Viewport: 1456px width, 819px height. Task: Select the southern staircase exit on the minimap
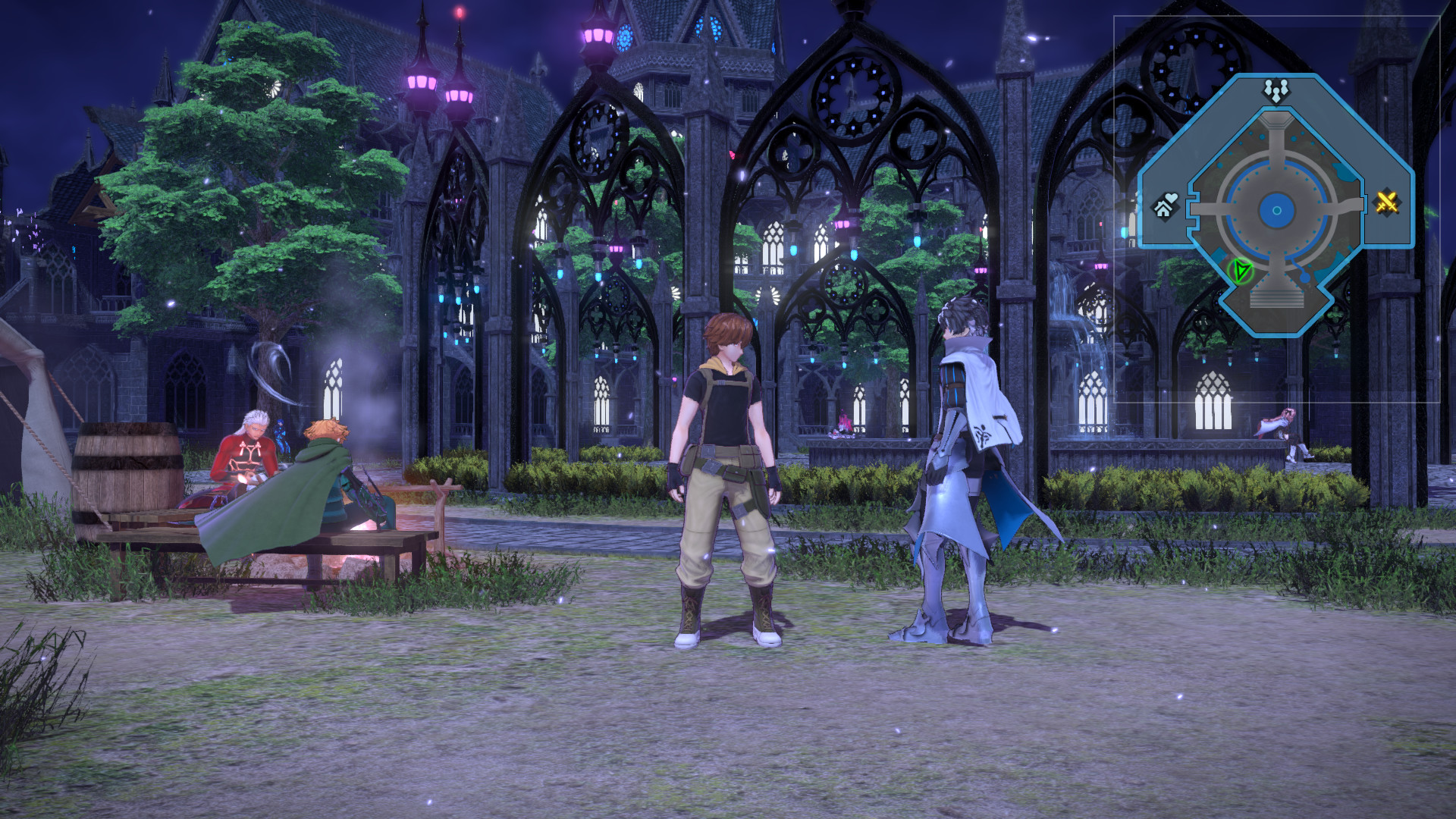[1276, 300]
